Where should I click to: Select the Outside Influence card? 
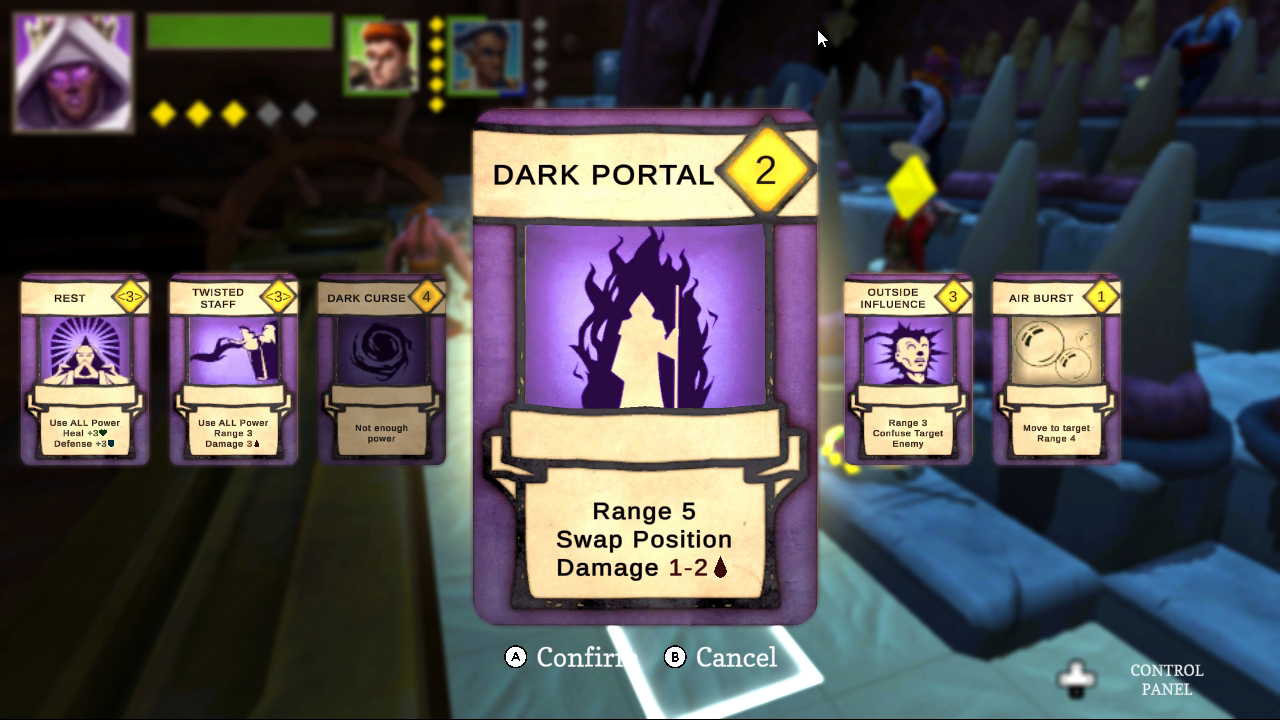click(906, 370)
